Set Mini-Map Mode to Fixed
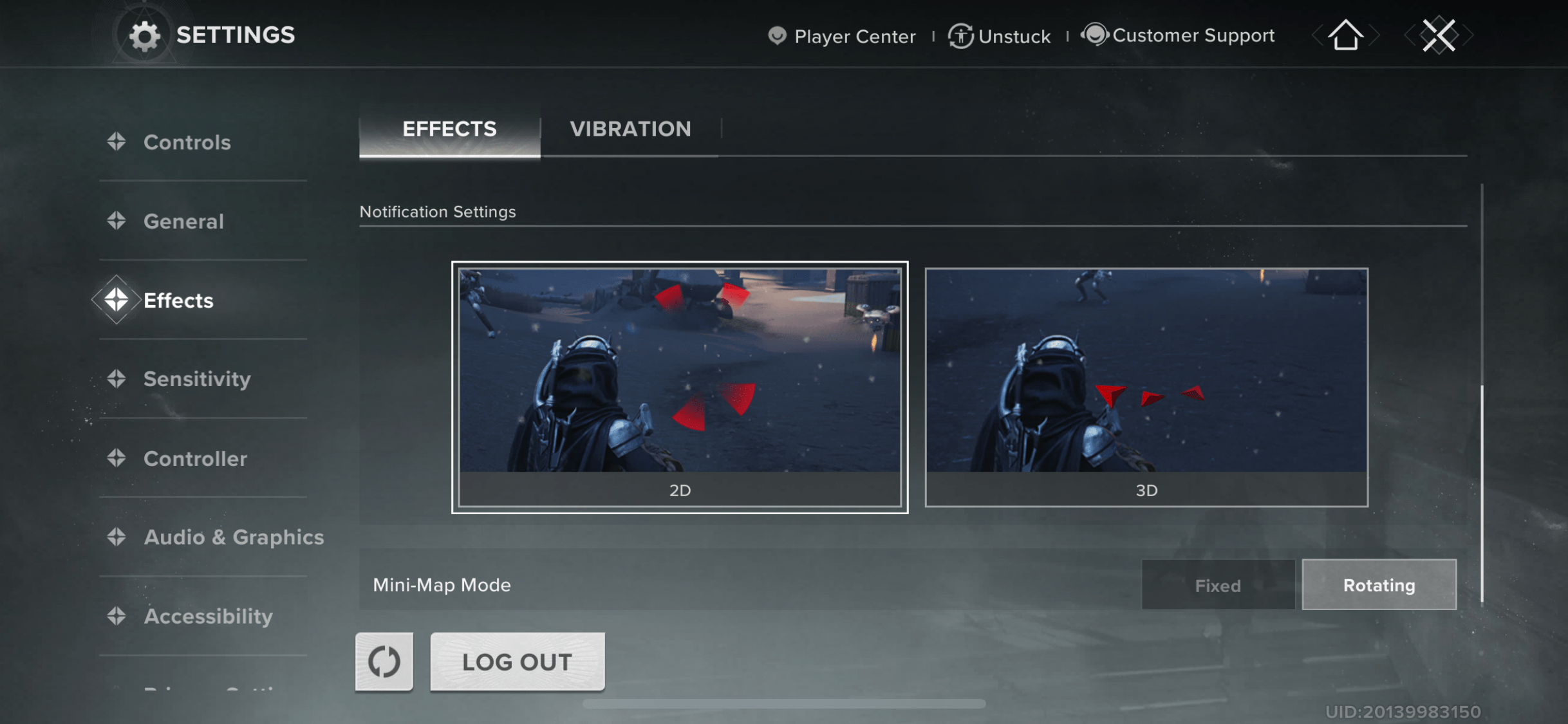Image resolution: width=1568 pixels, height=724 pixels. click(x=1217, y=585)
